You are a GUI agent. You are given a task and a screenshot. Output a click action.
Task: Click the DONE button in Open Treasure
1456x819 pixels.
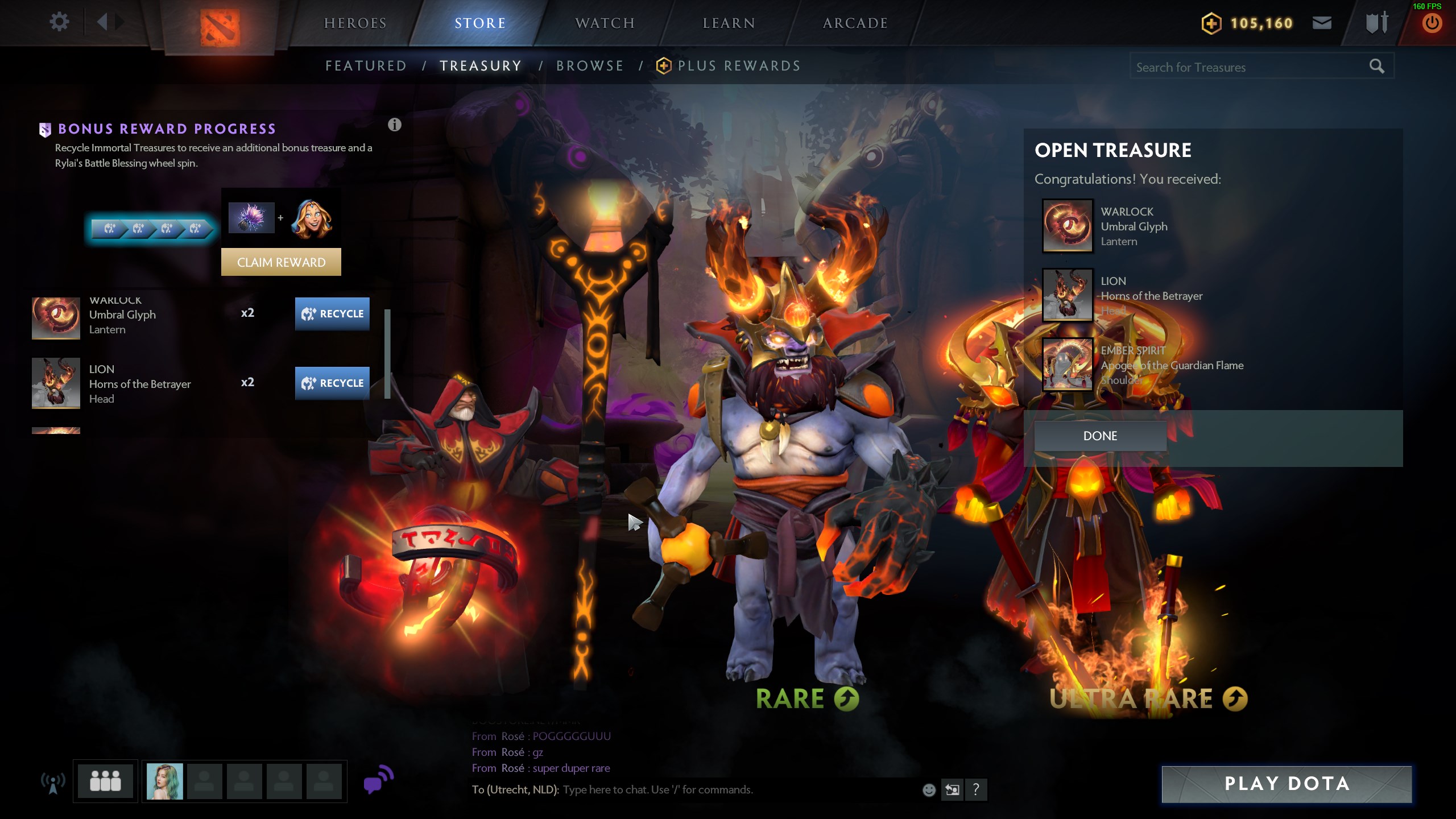[1100, 436]
